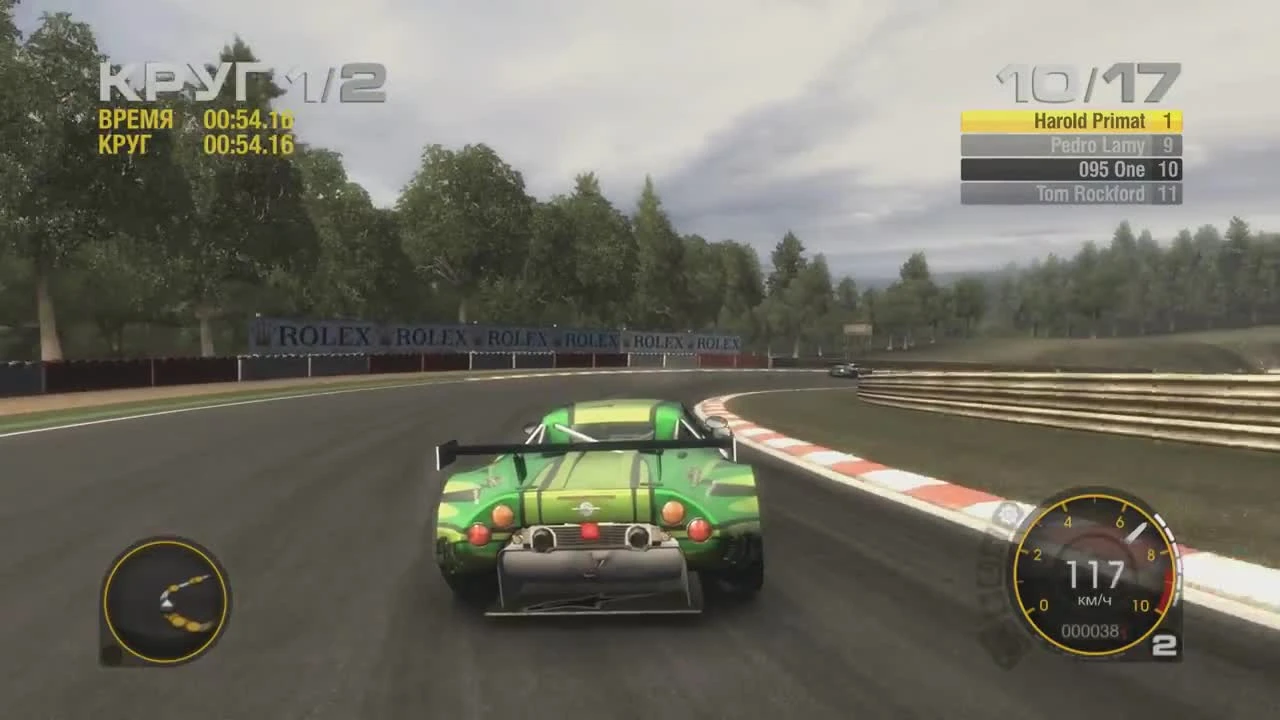This screenshot has width=1280, height=720.
Task: Toggle the highlighted Harold Primat leaderboard row
Action: pos(1070,120)
